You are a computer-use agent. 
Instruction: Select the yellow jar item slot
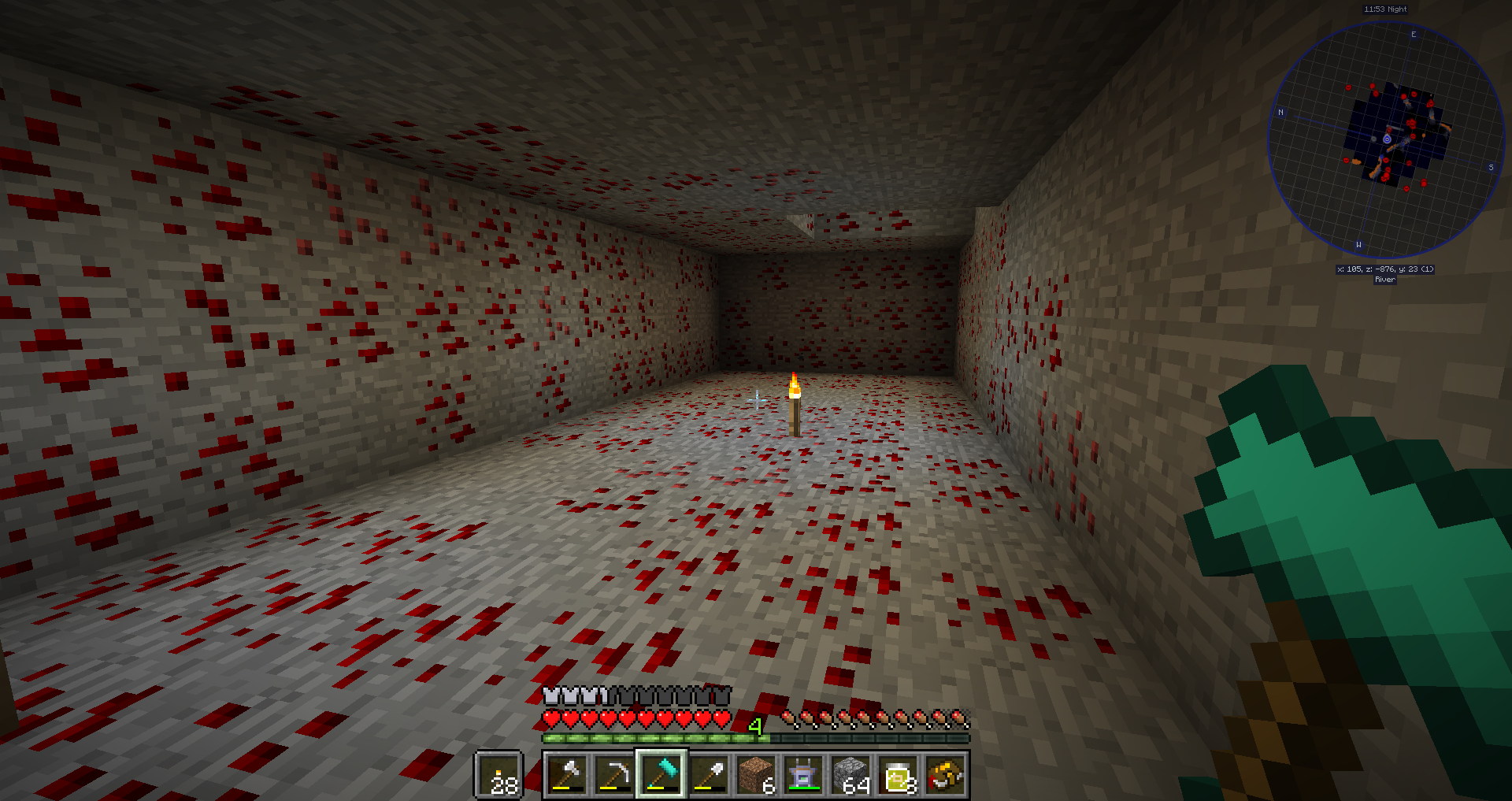point(899,774)
